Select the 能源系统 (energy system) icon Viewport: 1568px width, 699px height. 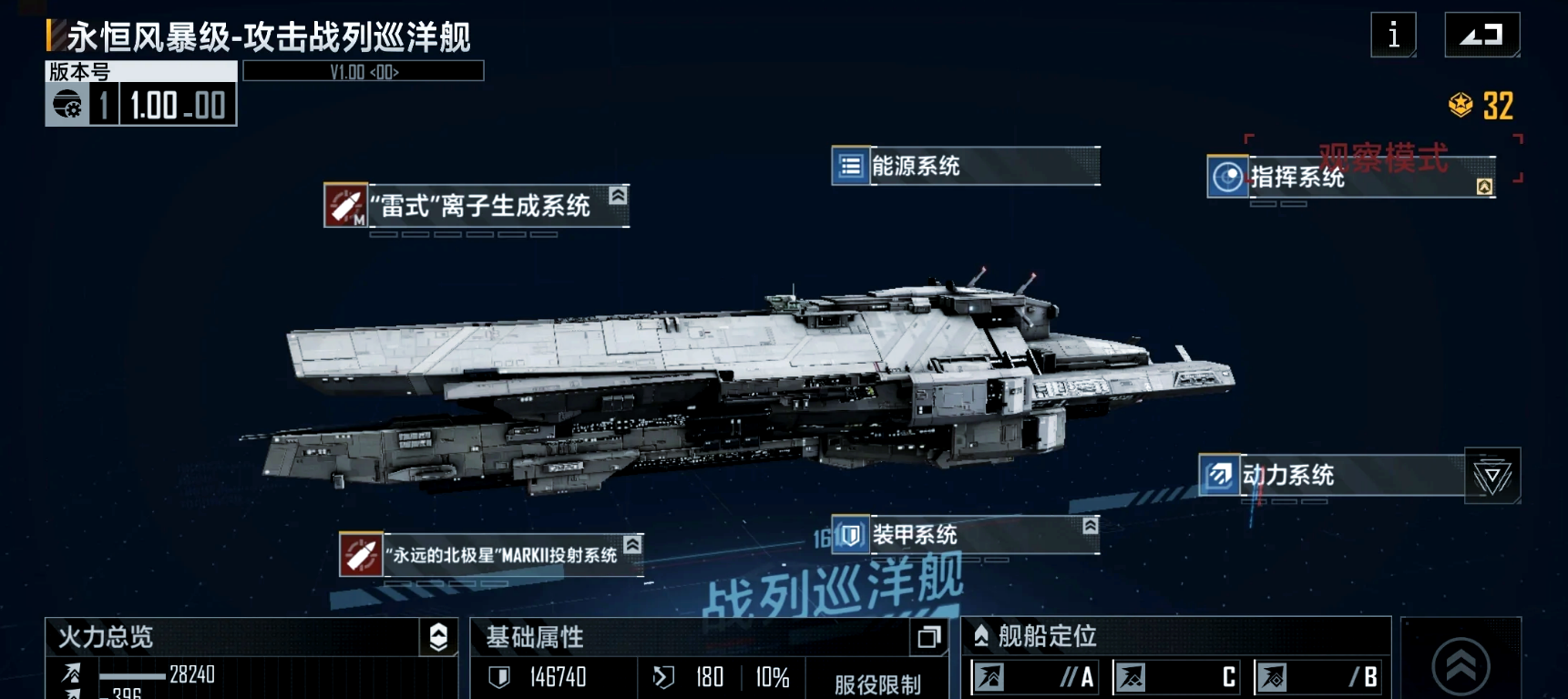coord(849,166)
